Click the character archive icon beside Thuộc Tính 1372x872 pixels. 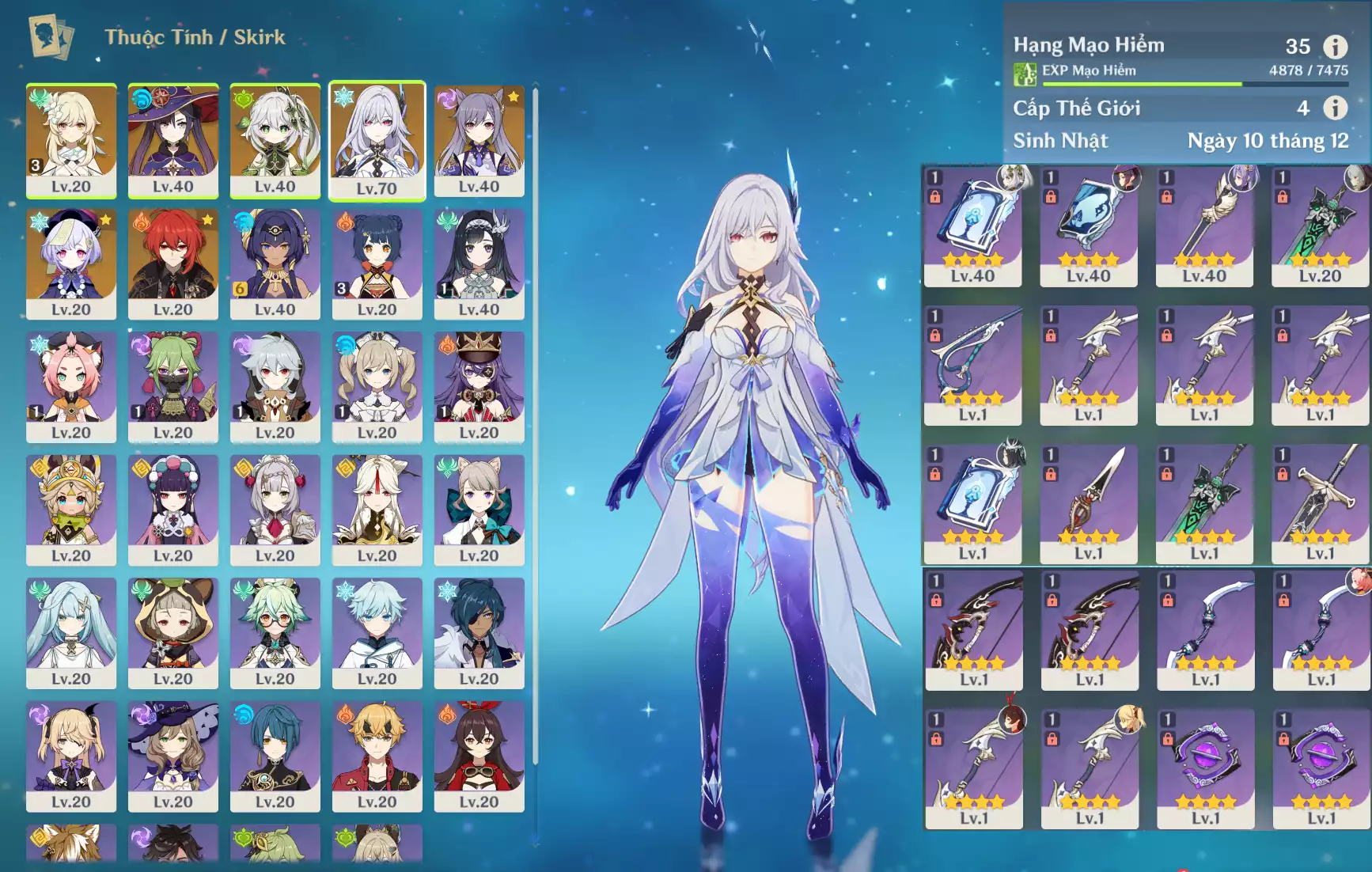point(51,37)
